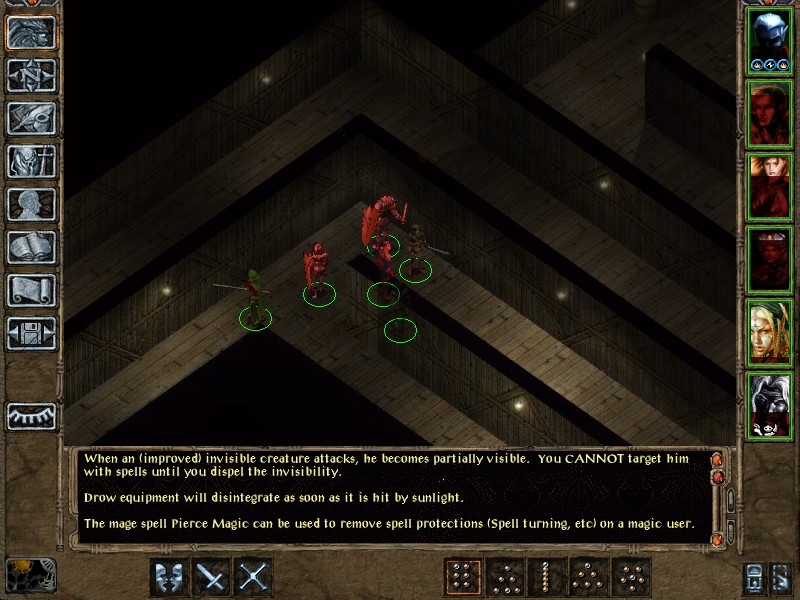Select the blonde elf party portrait
The height and width of the screenshot is (600, 800).
770,332
